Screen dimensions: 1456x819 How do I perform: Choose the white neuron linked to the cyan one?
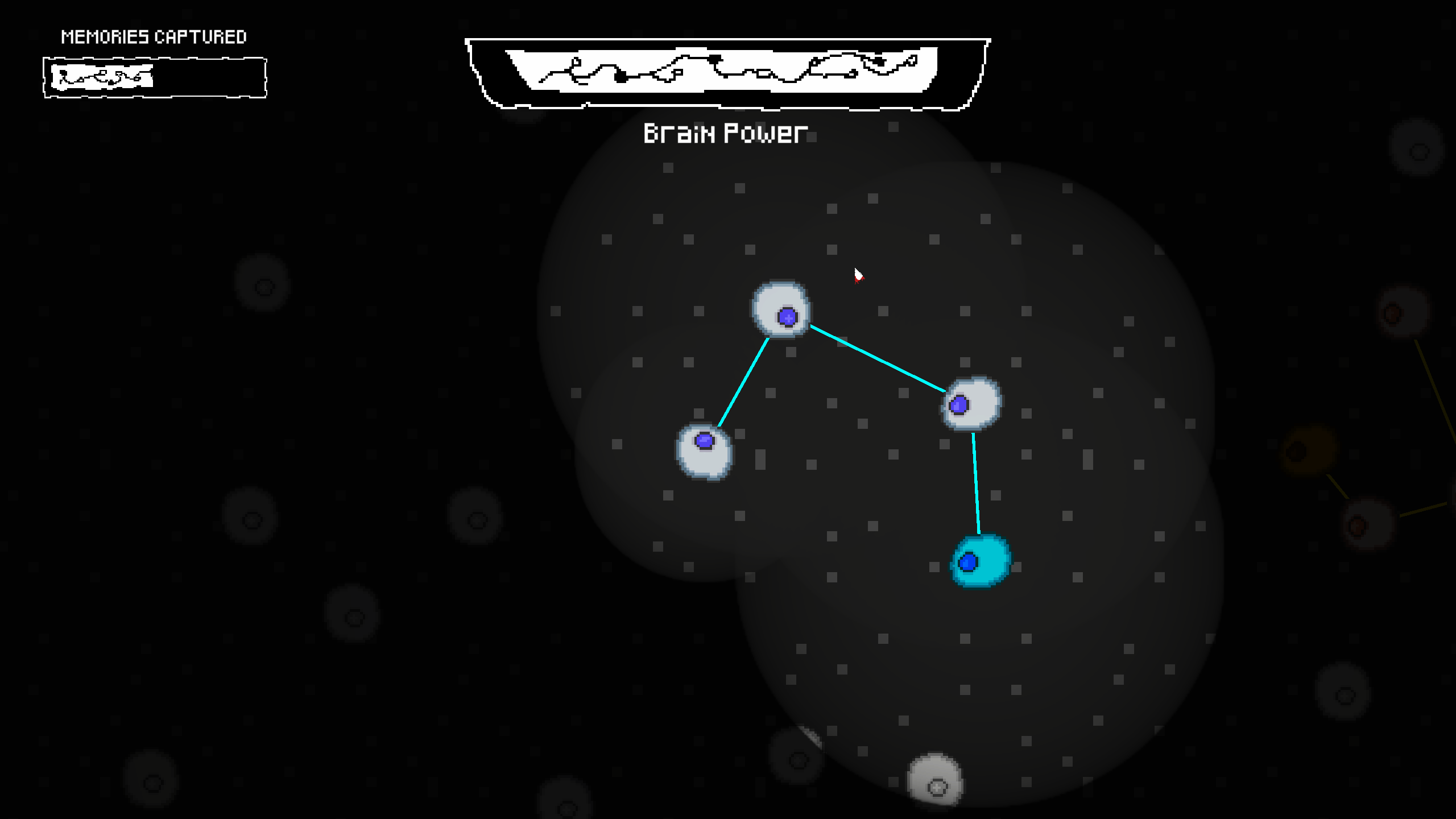pyautogui.click(x=971, y=404)
